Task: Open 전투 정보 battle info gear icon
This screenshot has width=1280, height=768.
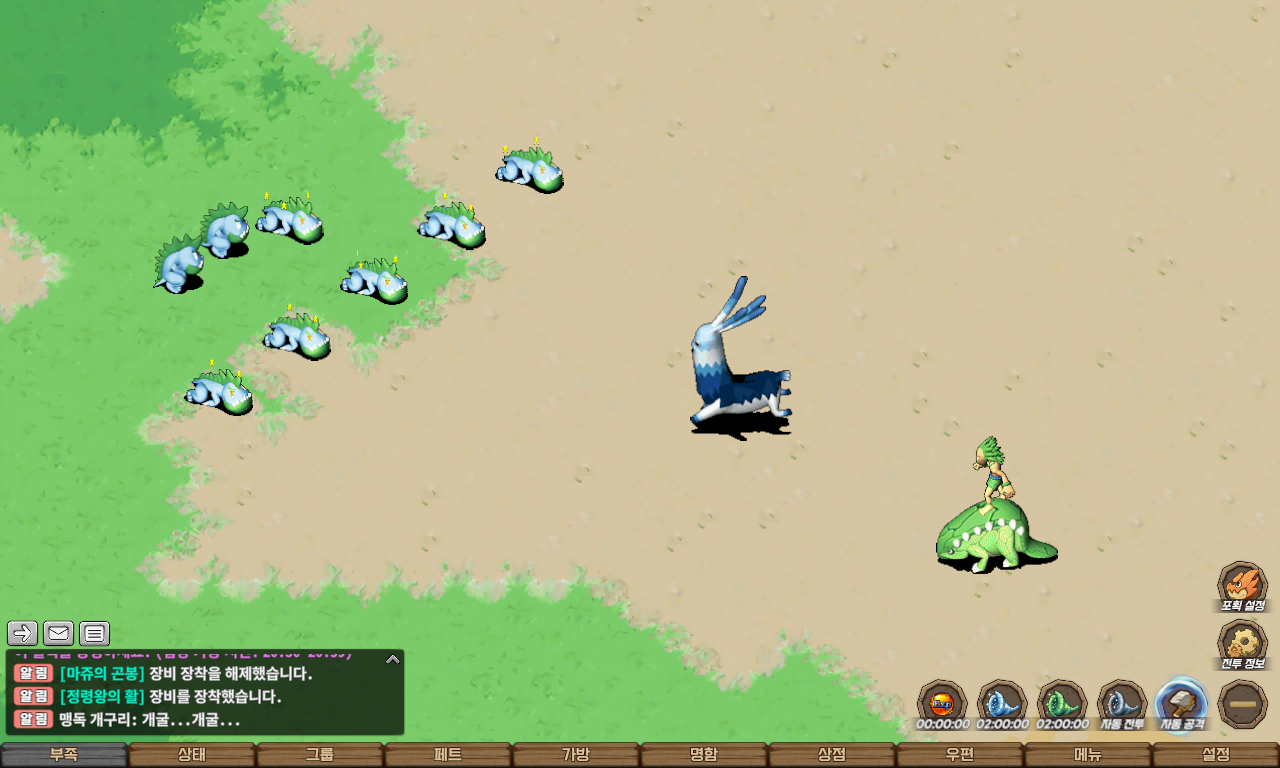Action: point(1242,643)
